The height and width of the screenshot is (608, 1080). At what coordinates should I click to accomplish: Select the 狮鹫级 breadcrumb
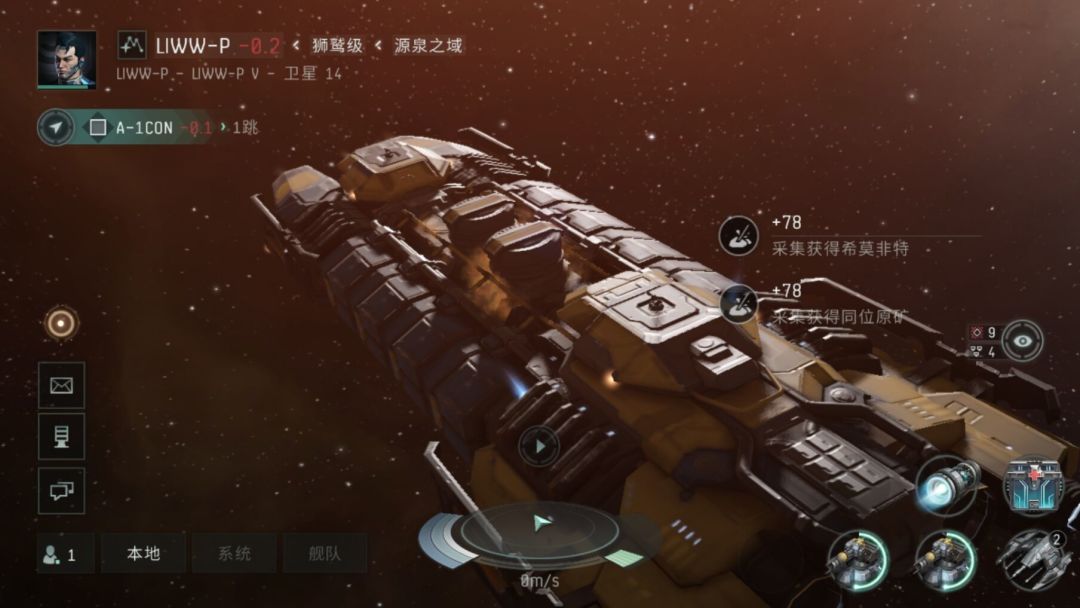point(337,46)
